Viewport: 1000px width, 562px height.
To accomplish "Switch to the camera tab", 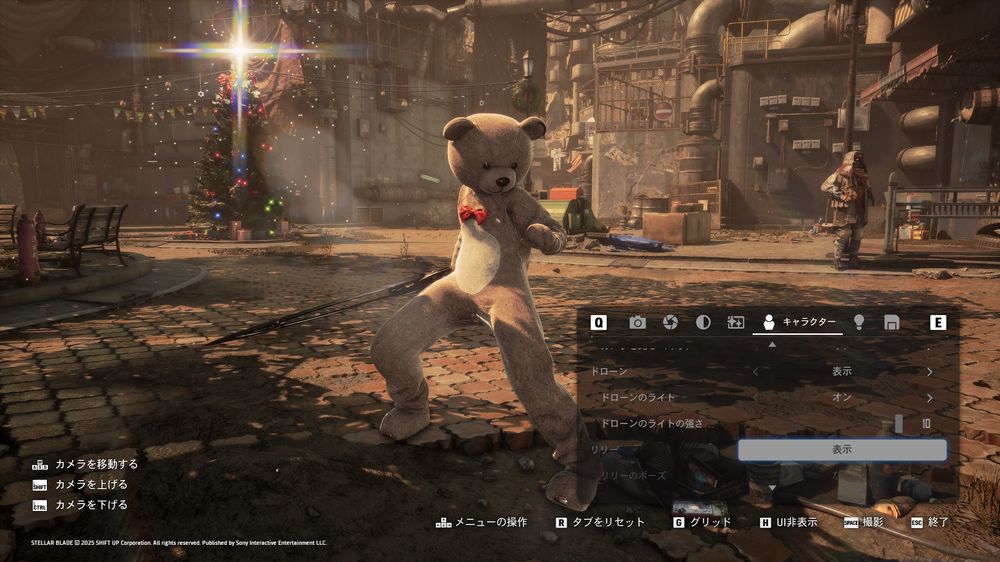I will (x=637, y=322).
